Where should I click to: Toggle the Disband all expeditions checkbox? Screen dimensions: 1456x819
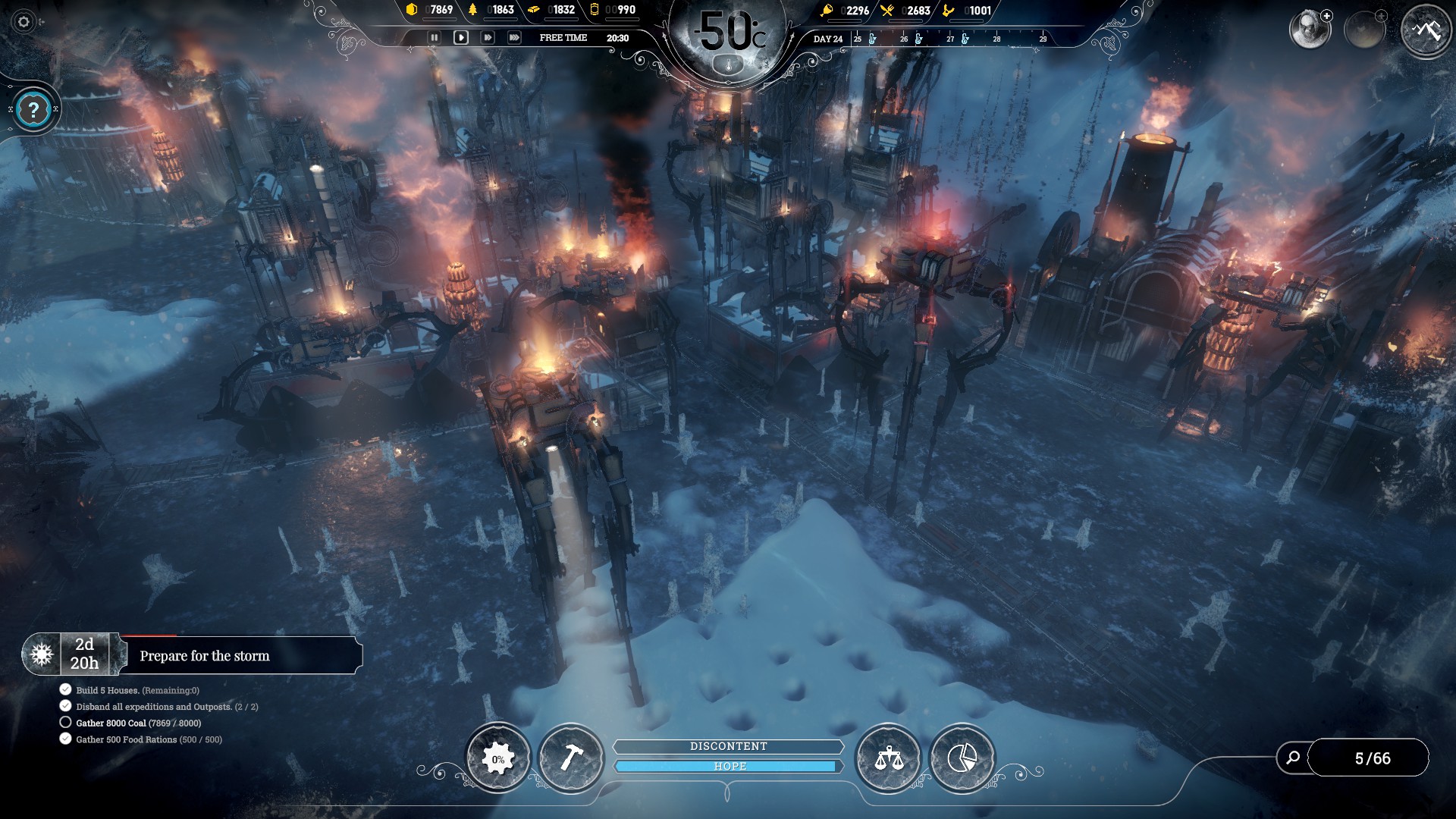click(64, 706)
